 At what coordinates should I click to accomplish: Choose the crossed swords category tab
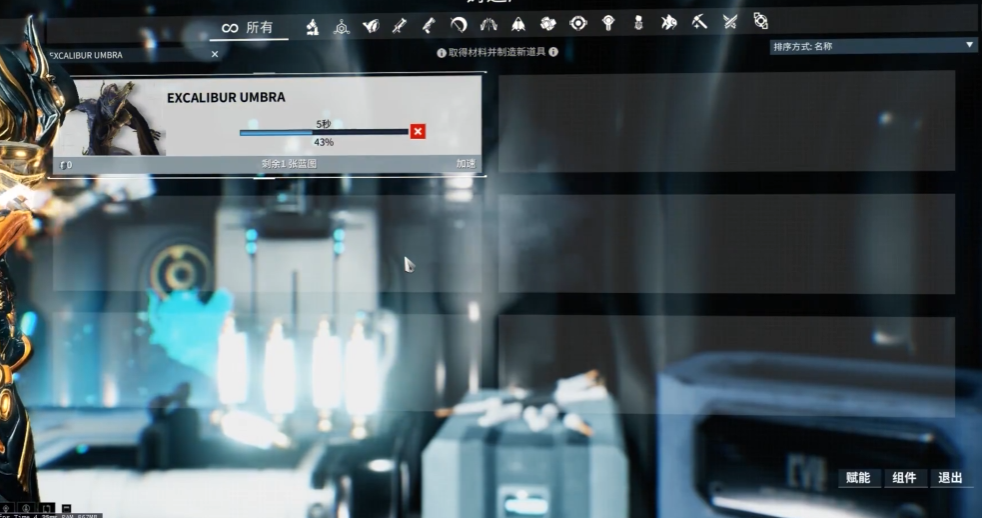click(x=730, y=22)
